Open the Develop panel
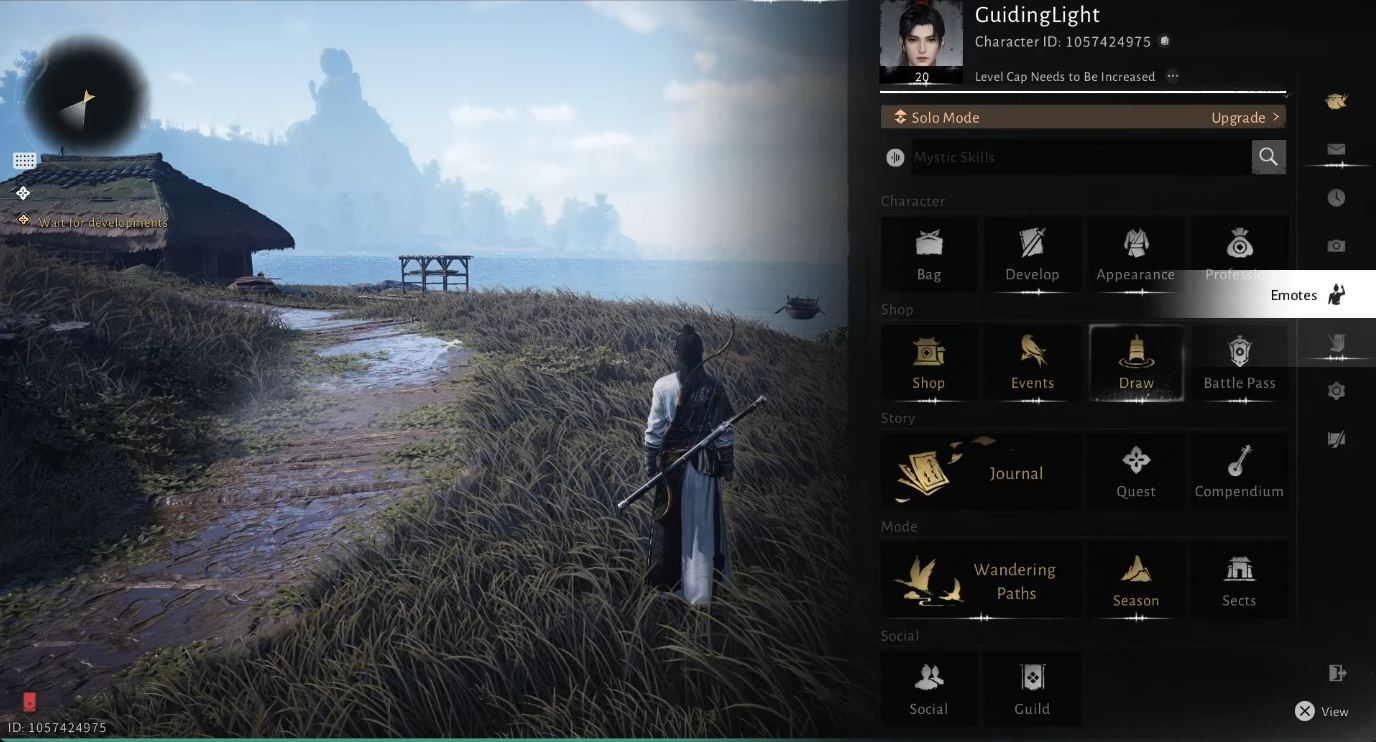 coord(1032,255)
